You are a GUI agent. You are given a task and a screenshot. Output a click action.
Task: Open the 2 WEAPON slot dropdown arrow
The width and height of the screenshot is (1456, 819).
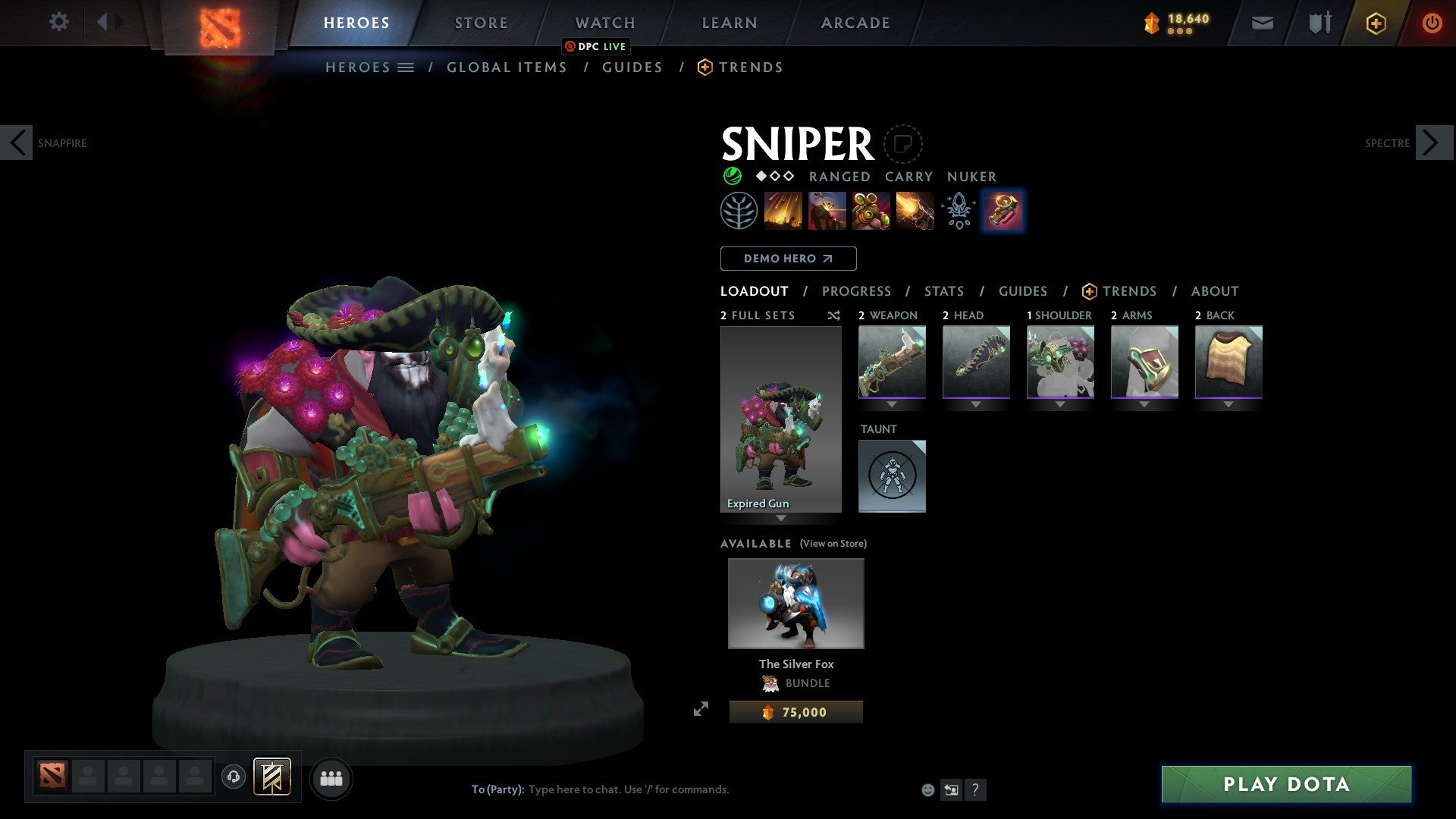point(892,405)
